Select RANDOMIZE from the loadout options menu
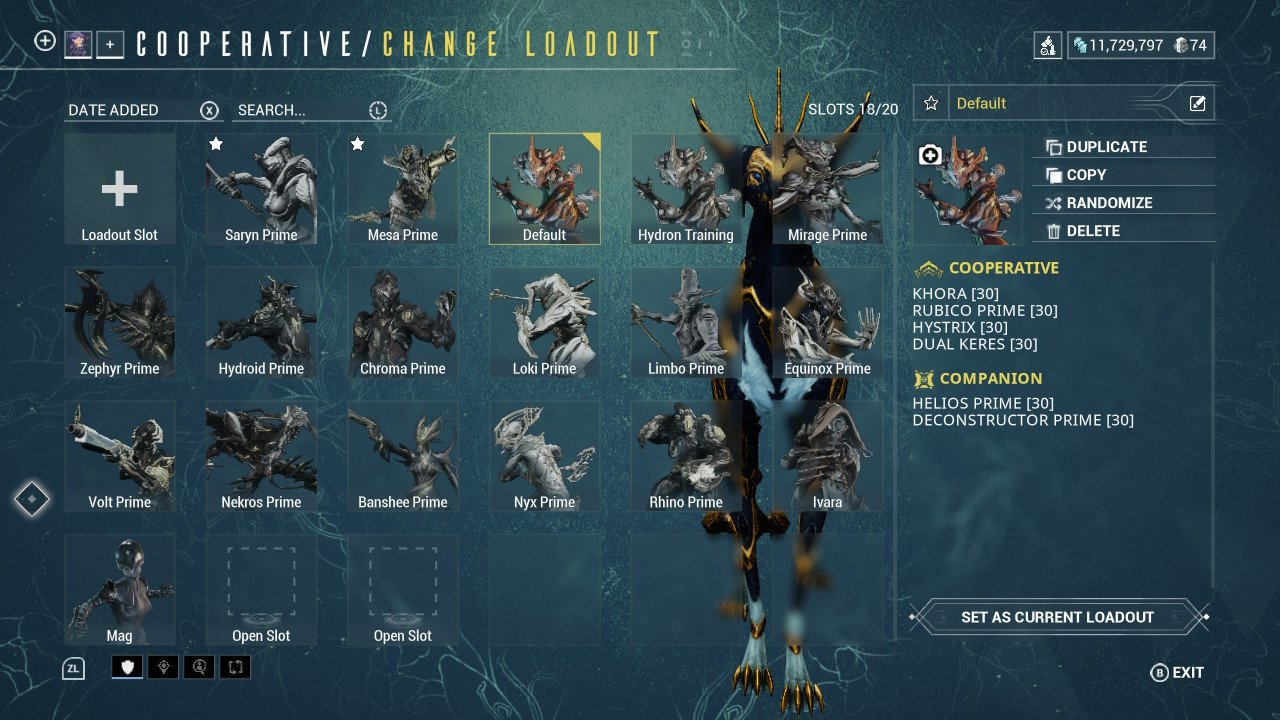 tap(1110, 202)
